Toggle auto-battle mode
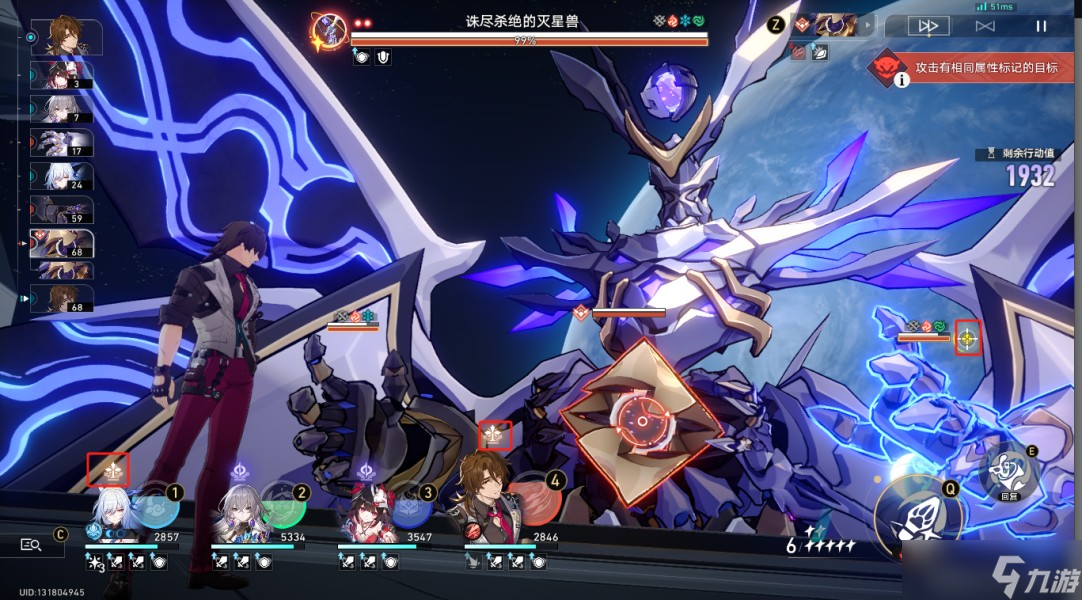The height and width of the screenshot is (600, 1082). pyautogui.click(x=985, y=26)
